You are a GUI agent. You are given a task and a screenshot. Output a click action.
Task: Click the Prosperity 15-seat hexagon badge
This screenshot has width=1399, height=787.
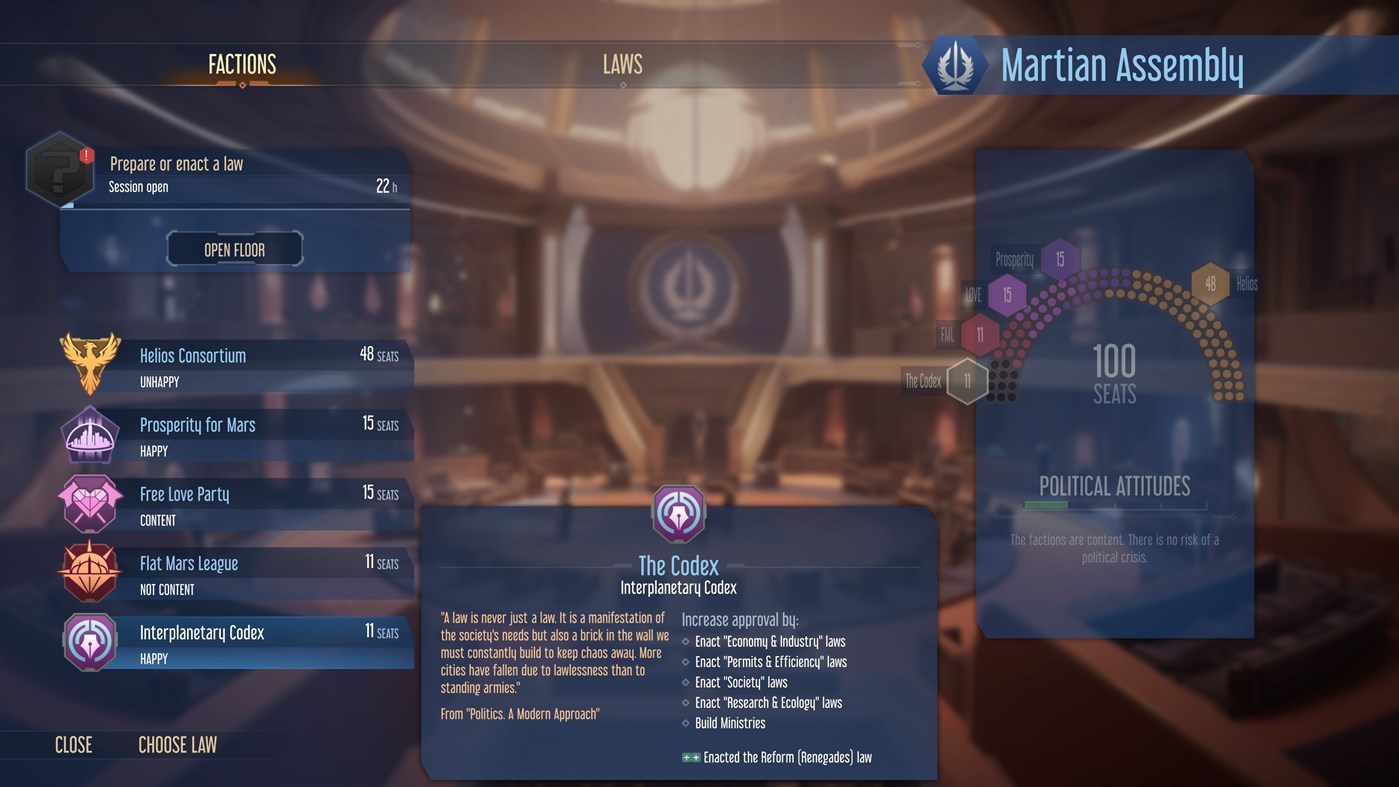(x=1060, y=257)
